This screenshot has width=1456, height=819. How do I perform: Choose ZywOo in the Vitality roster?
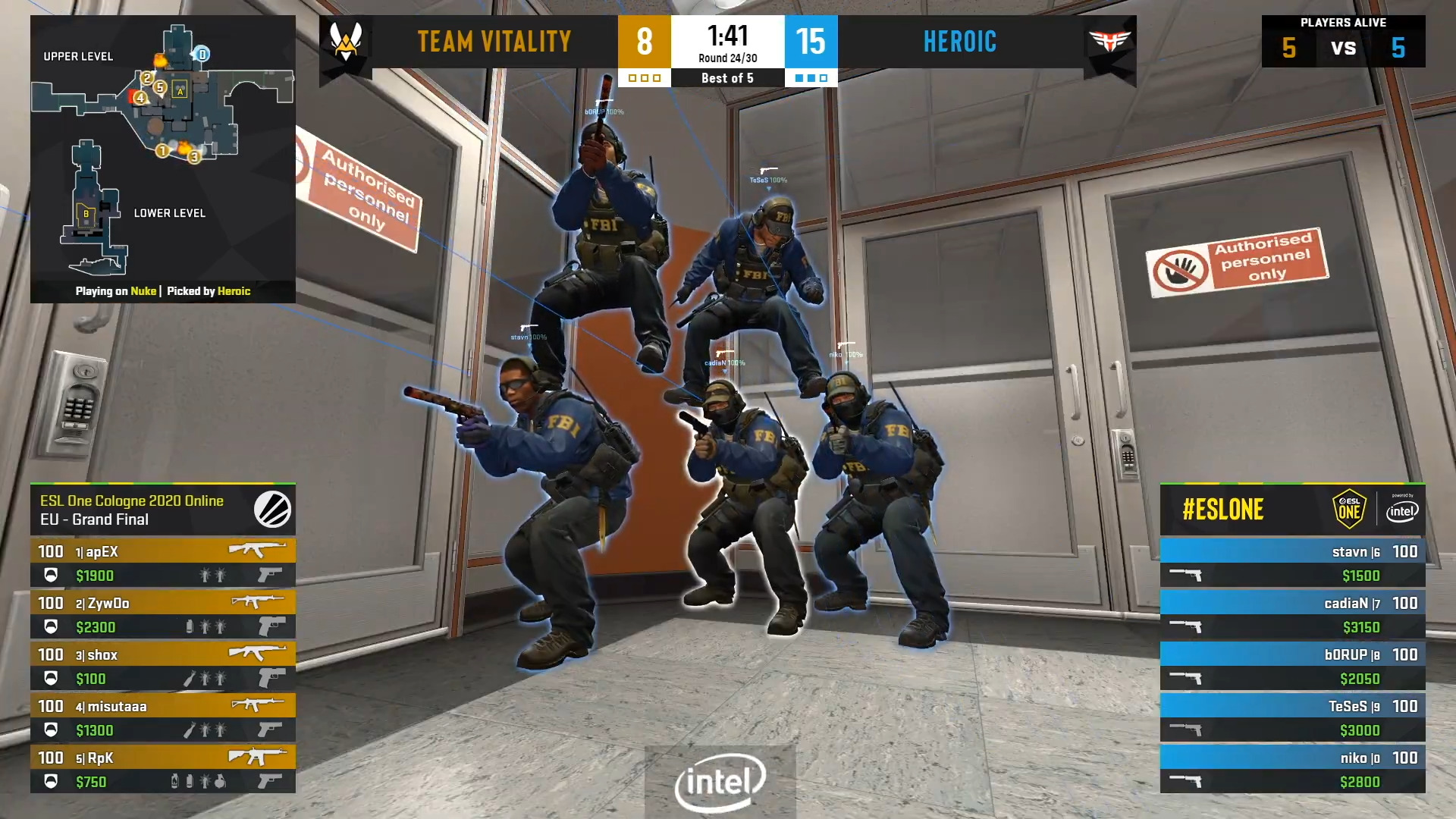[x=162, y=614]
